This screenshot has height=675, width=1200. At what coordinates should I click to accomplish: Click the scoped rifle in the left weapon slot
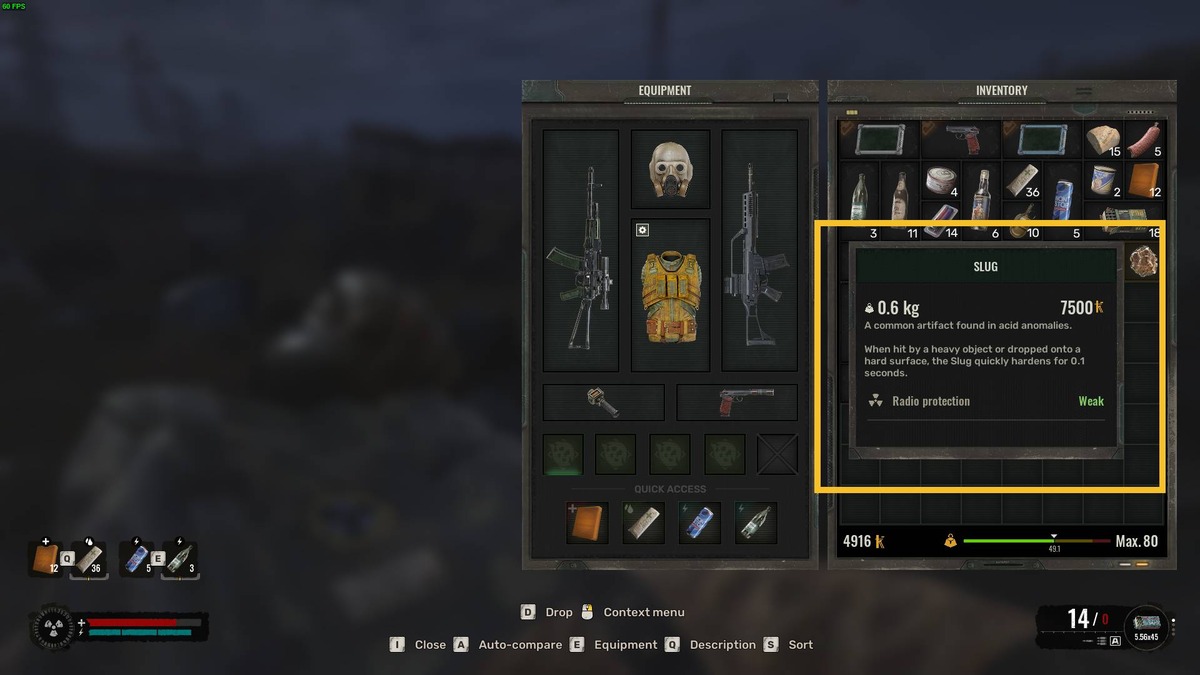click(x=580, y=251)
